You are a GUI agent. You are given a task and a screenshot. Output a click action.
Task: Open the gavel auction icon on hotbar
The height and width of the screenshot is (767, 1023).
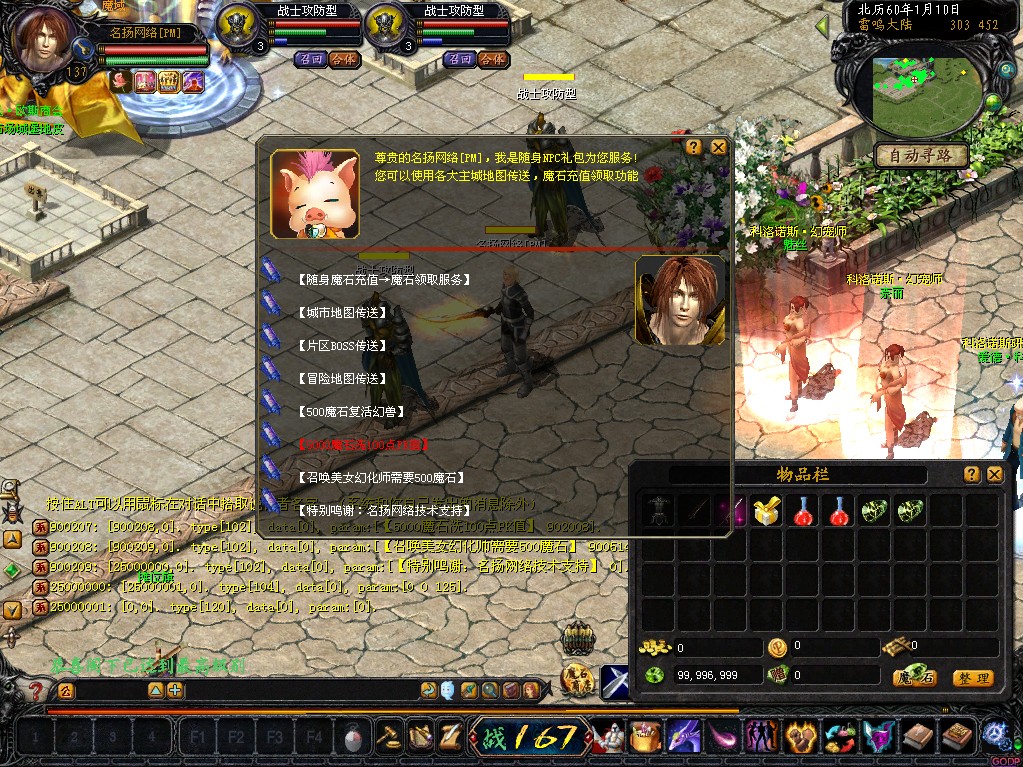coord(387,738)
